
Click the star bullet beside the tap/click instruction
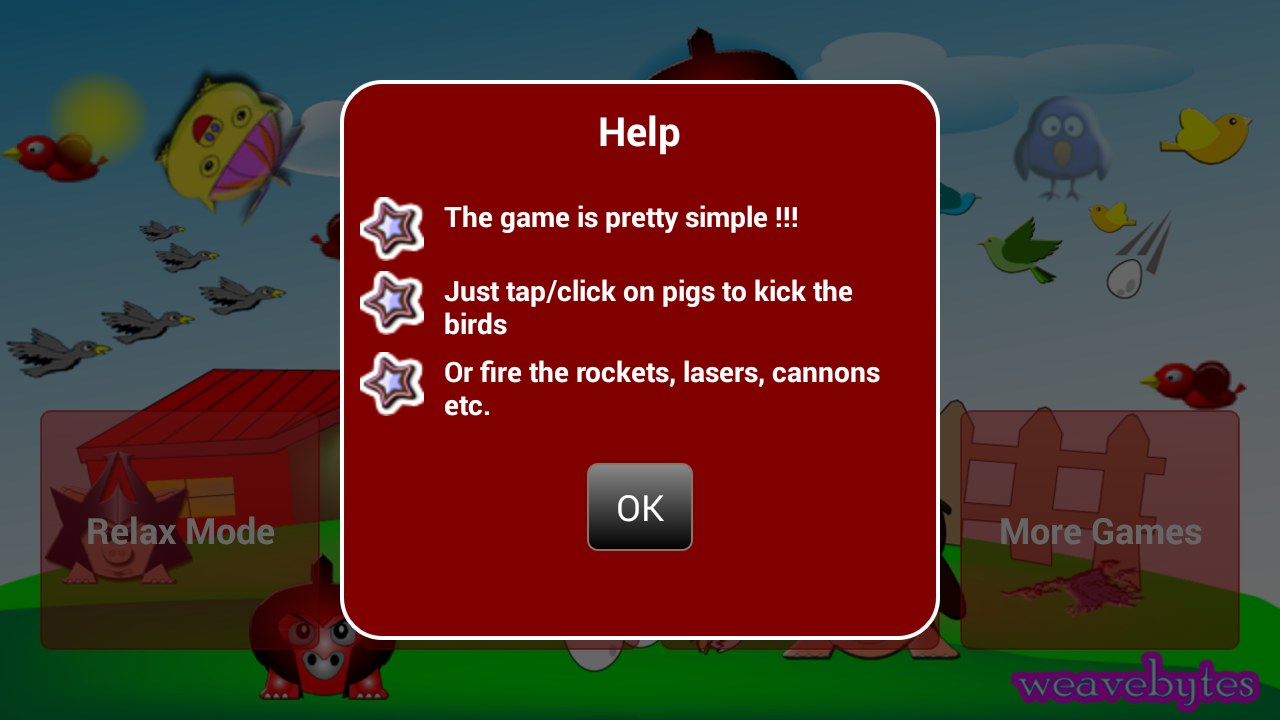tap(391, 302)
